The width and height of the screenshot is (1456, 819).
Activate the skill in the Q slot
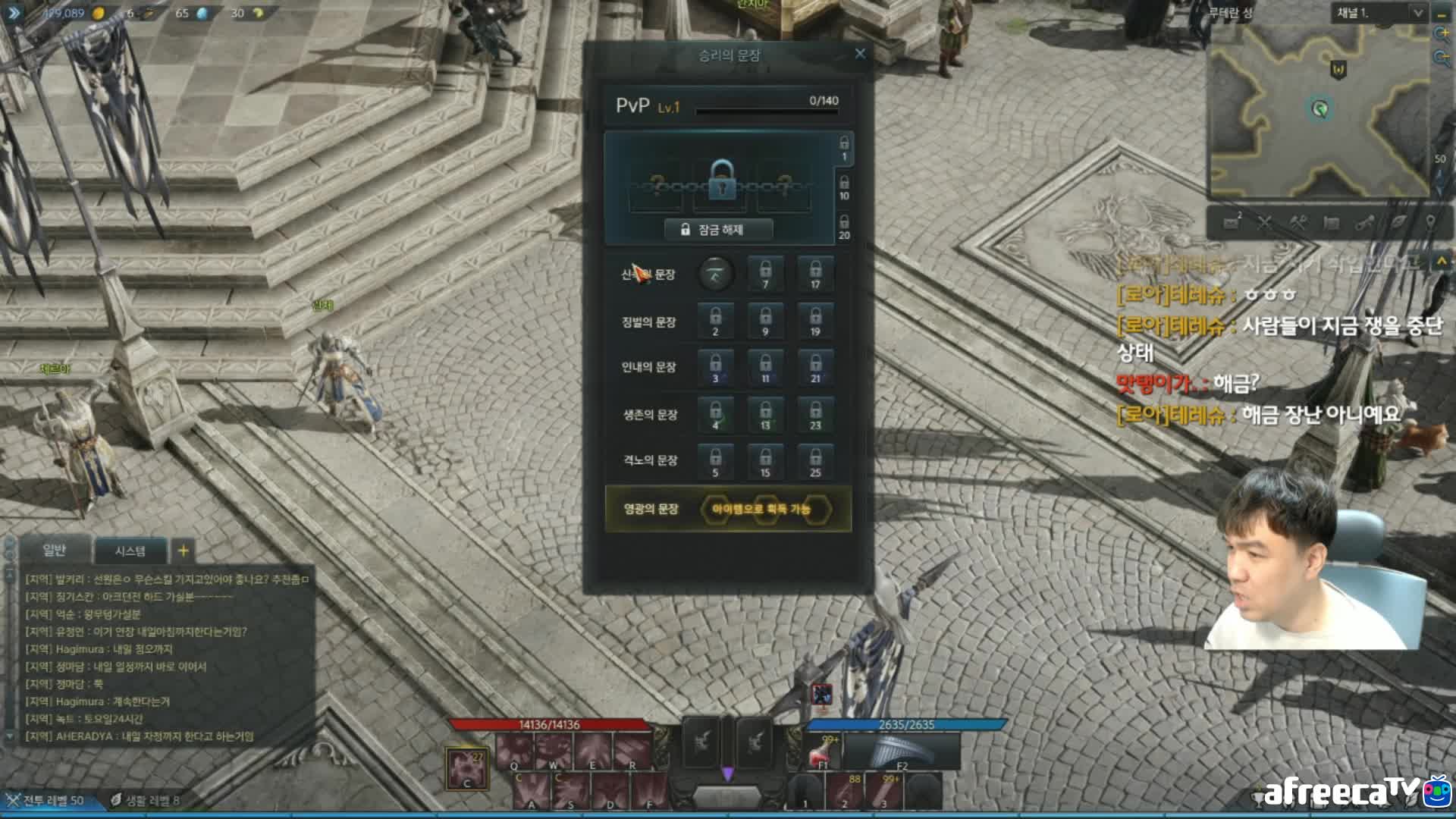tap(515, 751)
